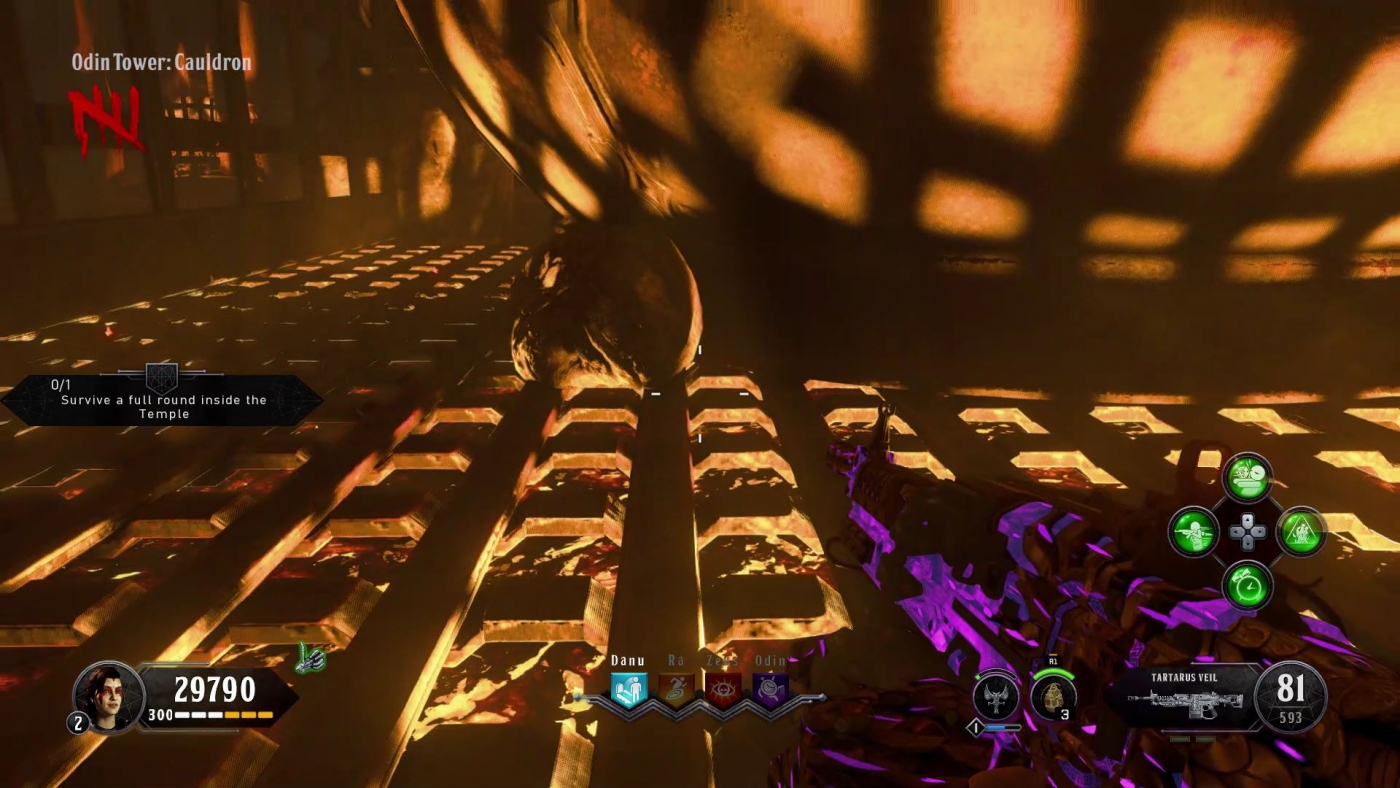Expand the d-pad elixir selector center
Screen dimensions: 1400x788
pos(1246,530)
